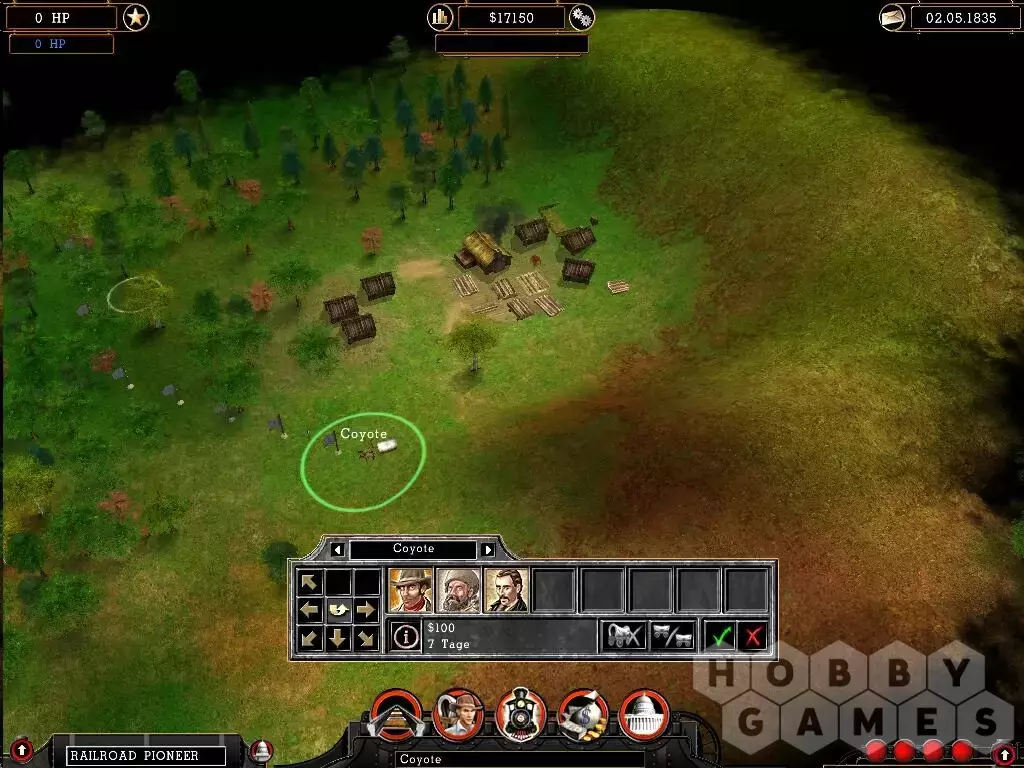
Task: Click the crossed-out covered wagon button
Action: tap(624, 636)
